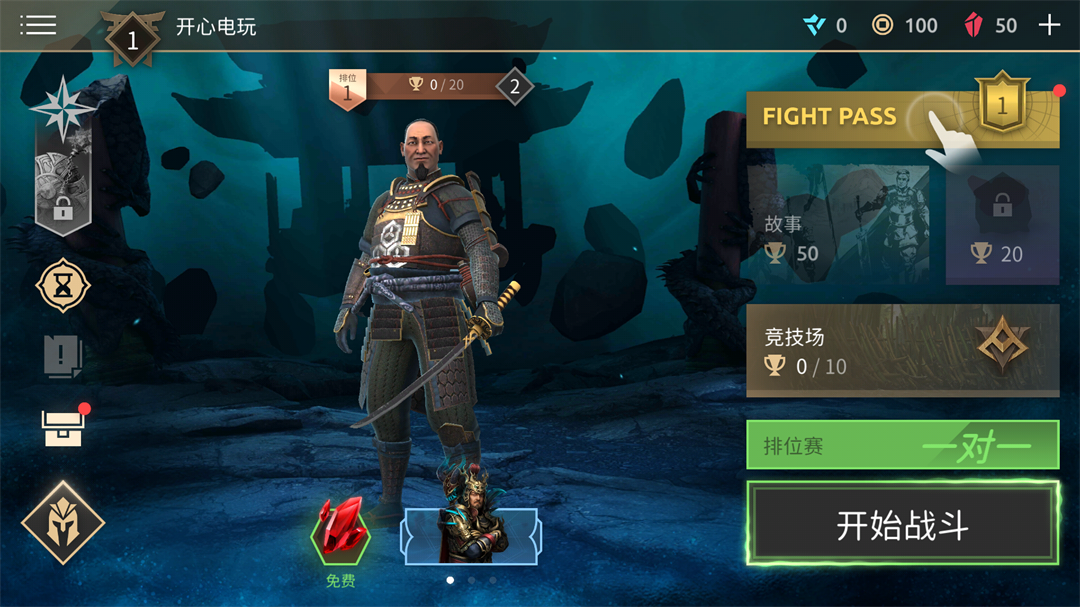Tap the gold coin currency counter
This screenshot has height=607, width=1080.
coord(904,26)
